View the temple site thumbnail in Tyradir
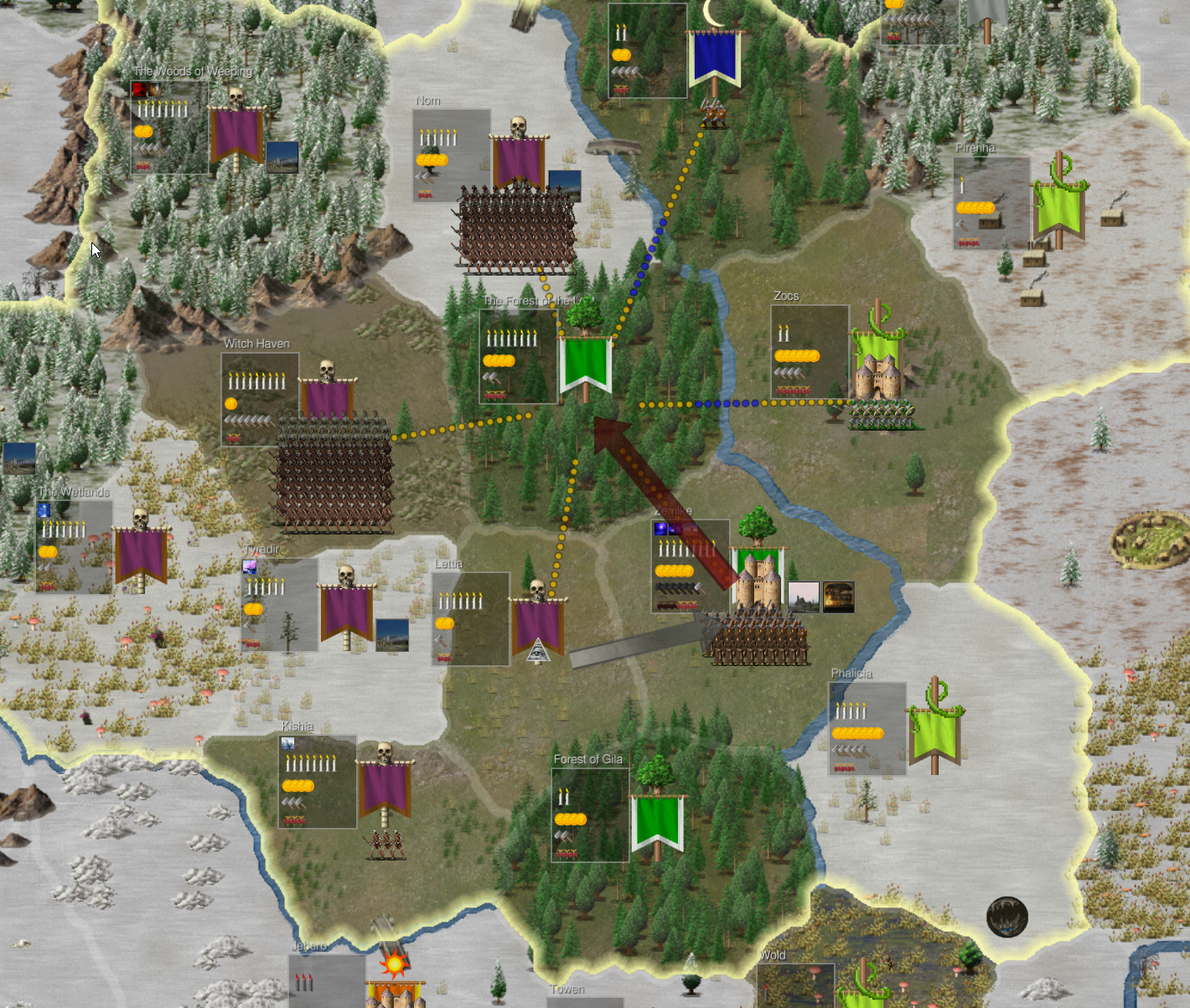 (x=392, y=634)
